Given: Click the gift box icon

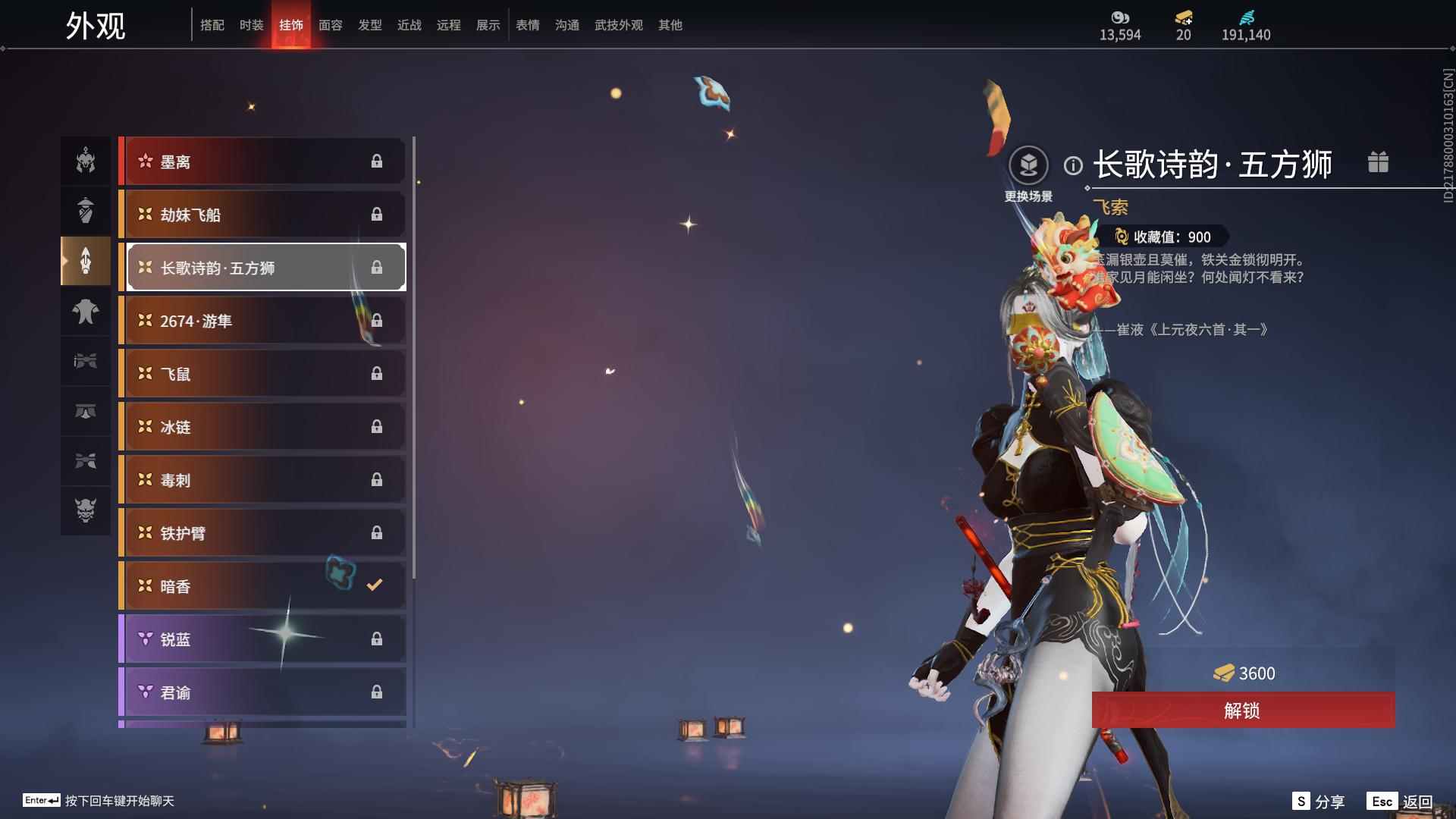Looking at the screenshot, I should pos(1378,162).
